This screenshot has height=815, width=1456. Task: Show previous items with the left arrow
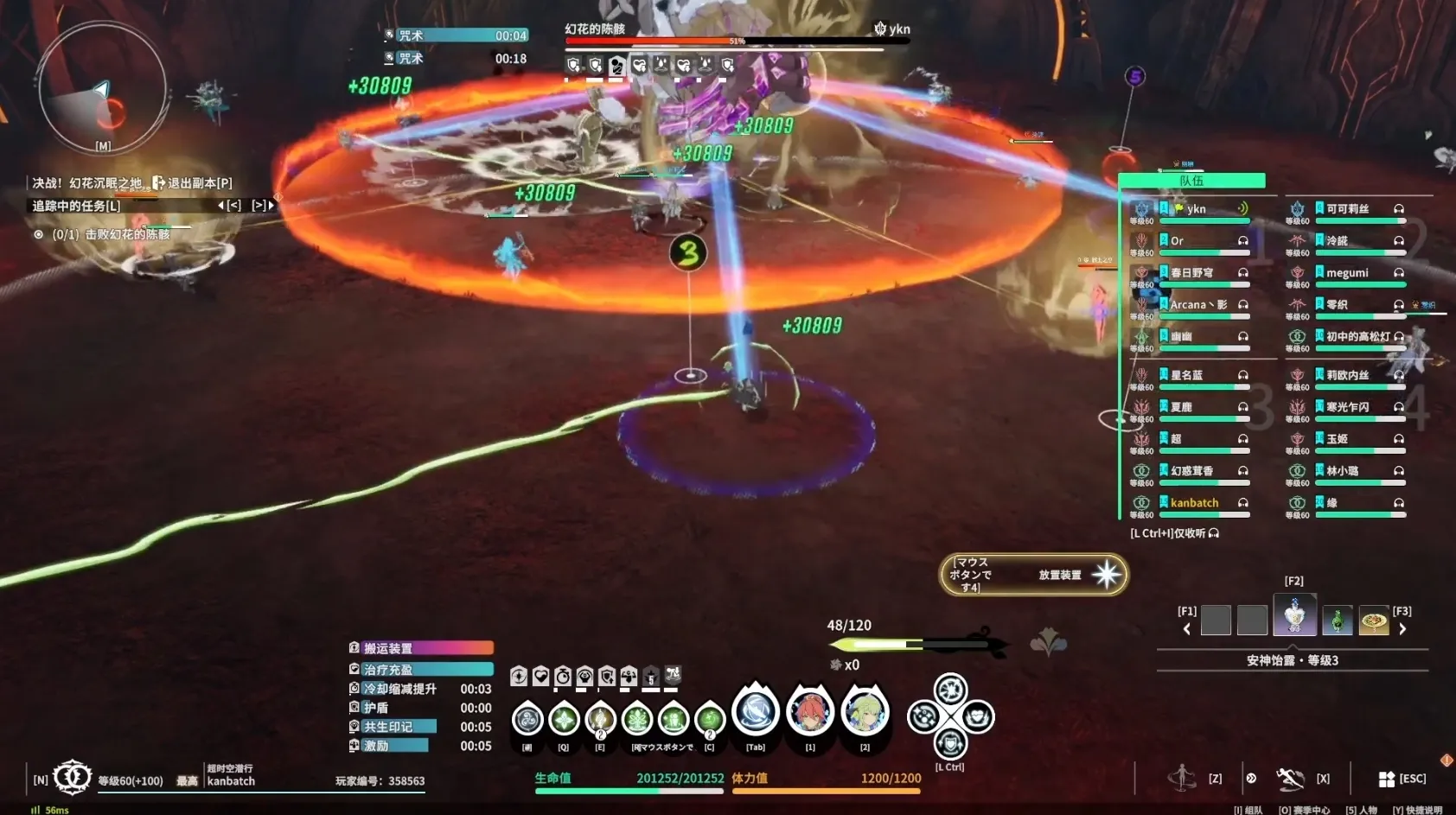point(1186,628)
